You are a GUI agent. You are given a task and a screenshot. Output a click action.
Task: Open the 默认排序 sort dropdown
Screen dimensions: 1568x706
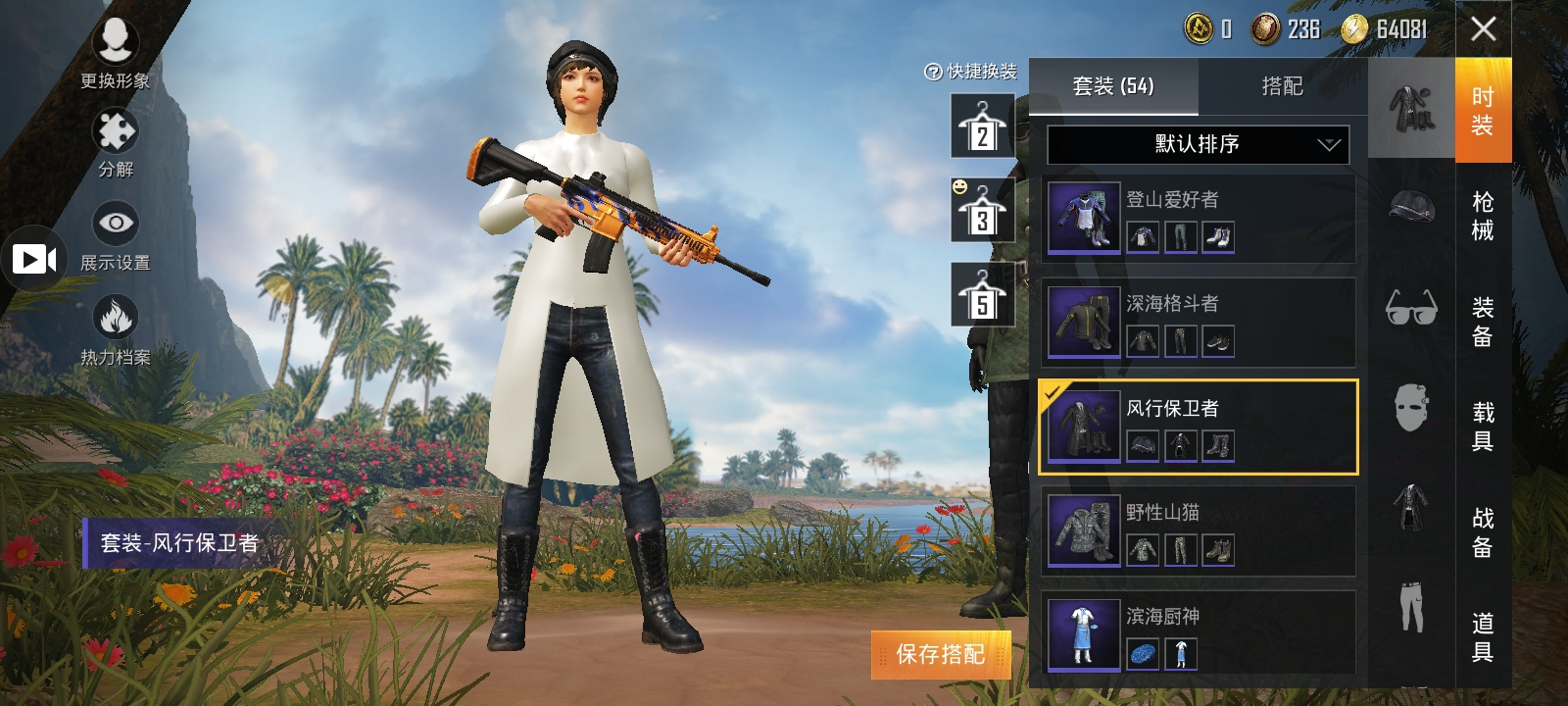[x=1198, y=144]
